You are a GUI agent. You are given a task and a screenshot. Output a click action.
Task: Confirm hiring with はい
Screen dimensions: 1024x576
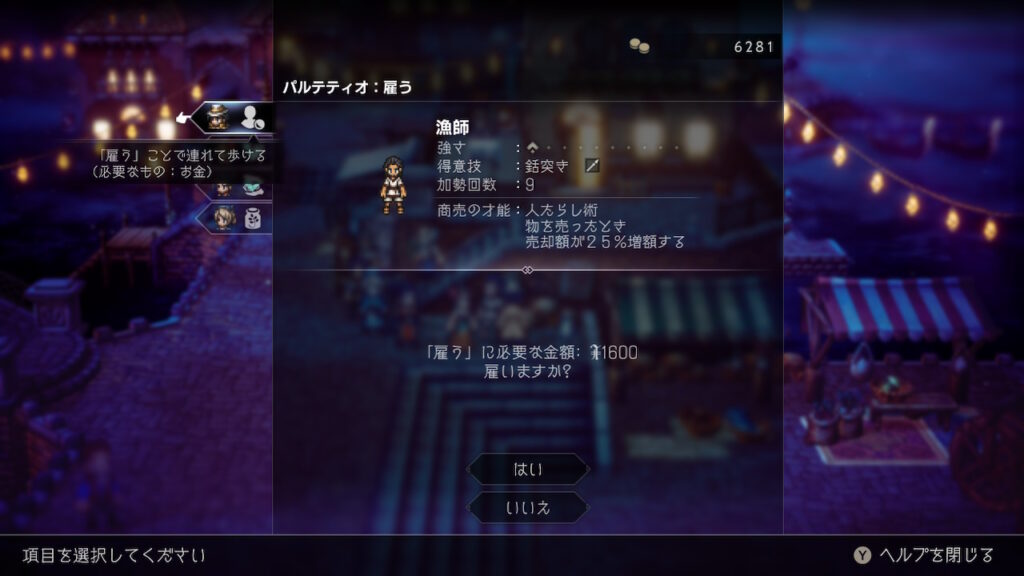528,469
